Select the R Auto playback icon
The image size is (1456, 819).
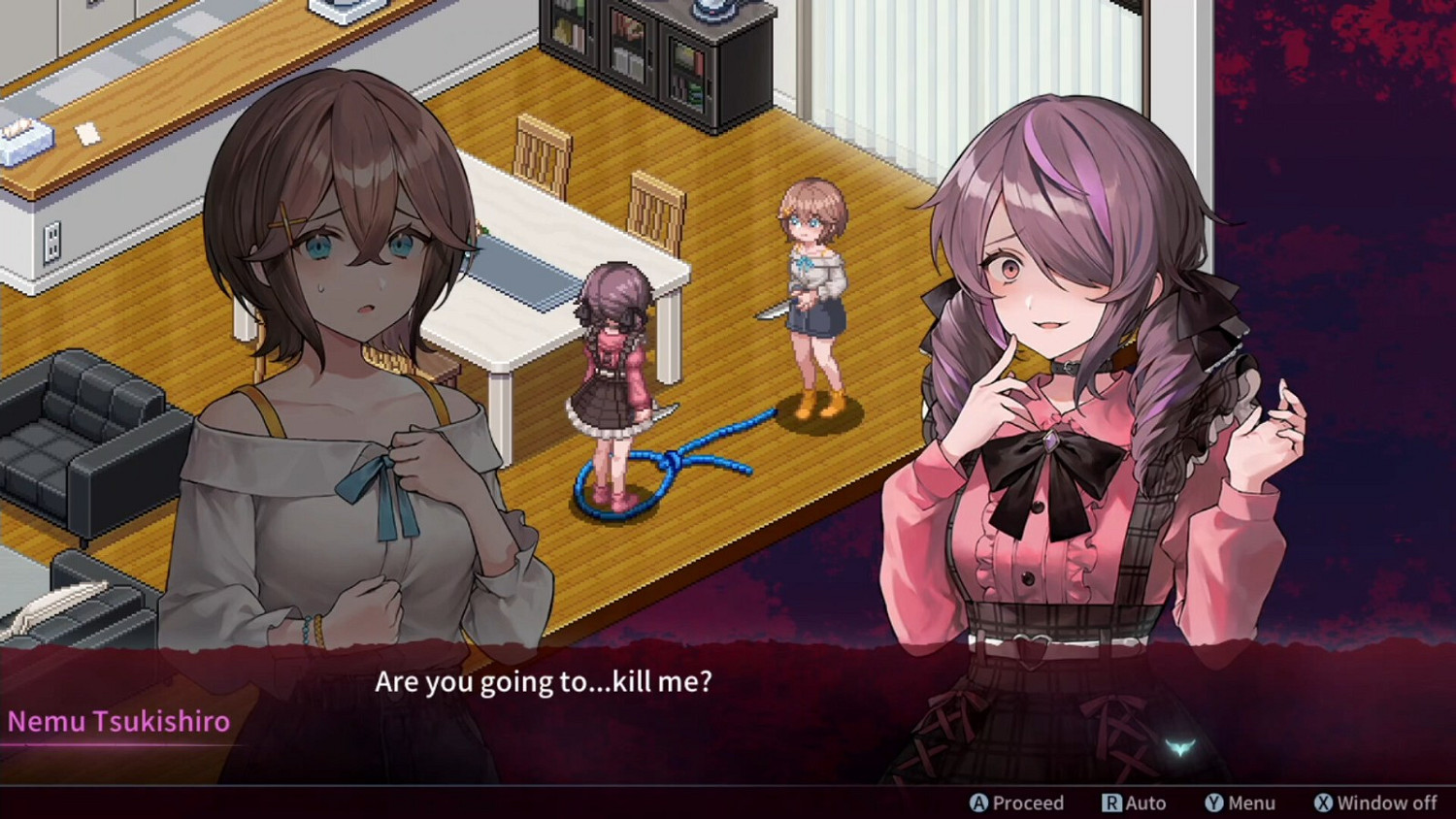[1111, 803]
